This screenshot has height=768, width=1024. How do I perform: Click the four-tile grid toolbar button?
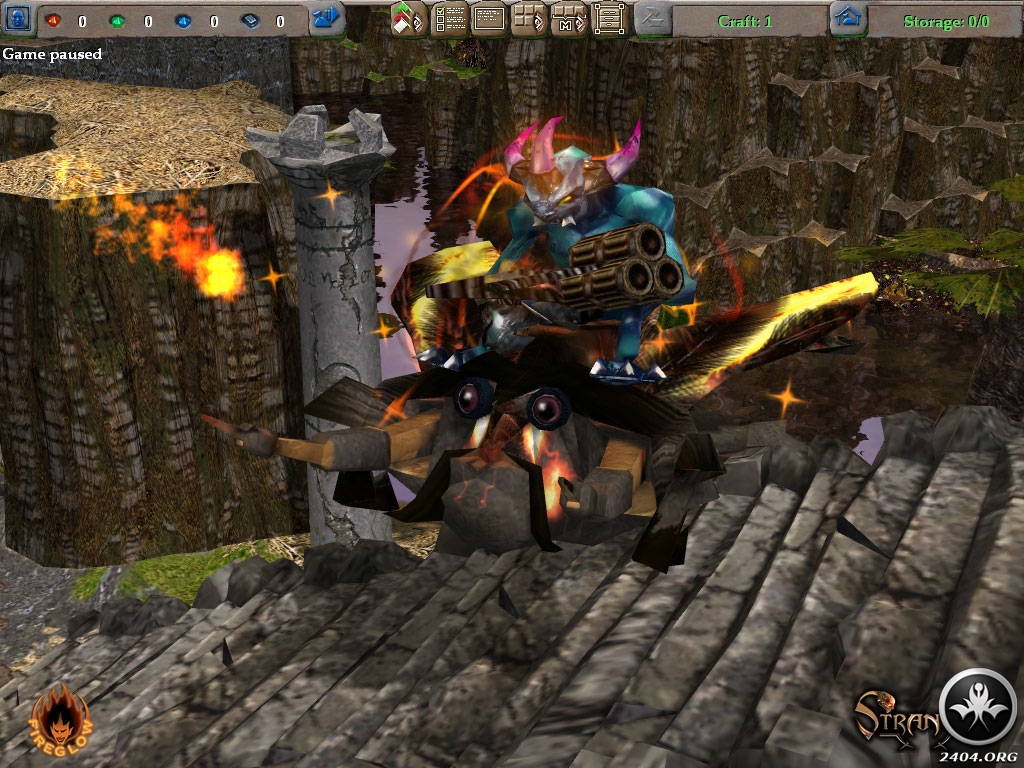(529, 19)
